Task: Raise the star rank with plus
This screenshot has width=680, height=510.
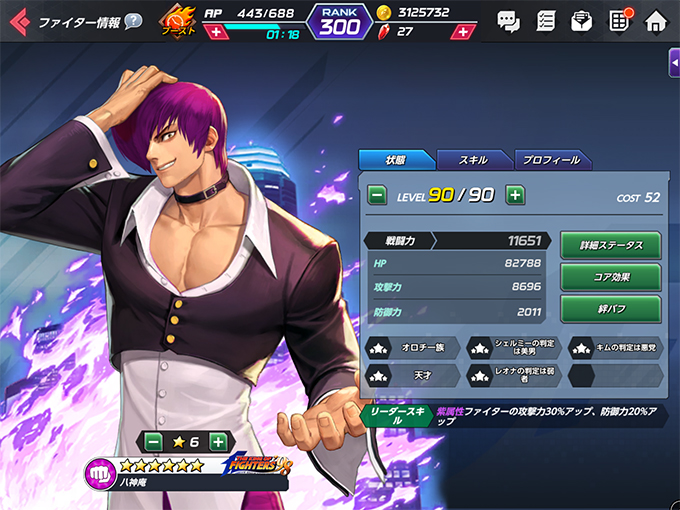Action: click(x=217, y=441)
